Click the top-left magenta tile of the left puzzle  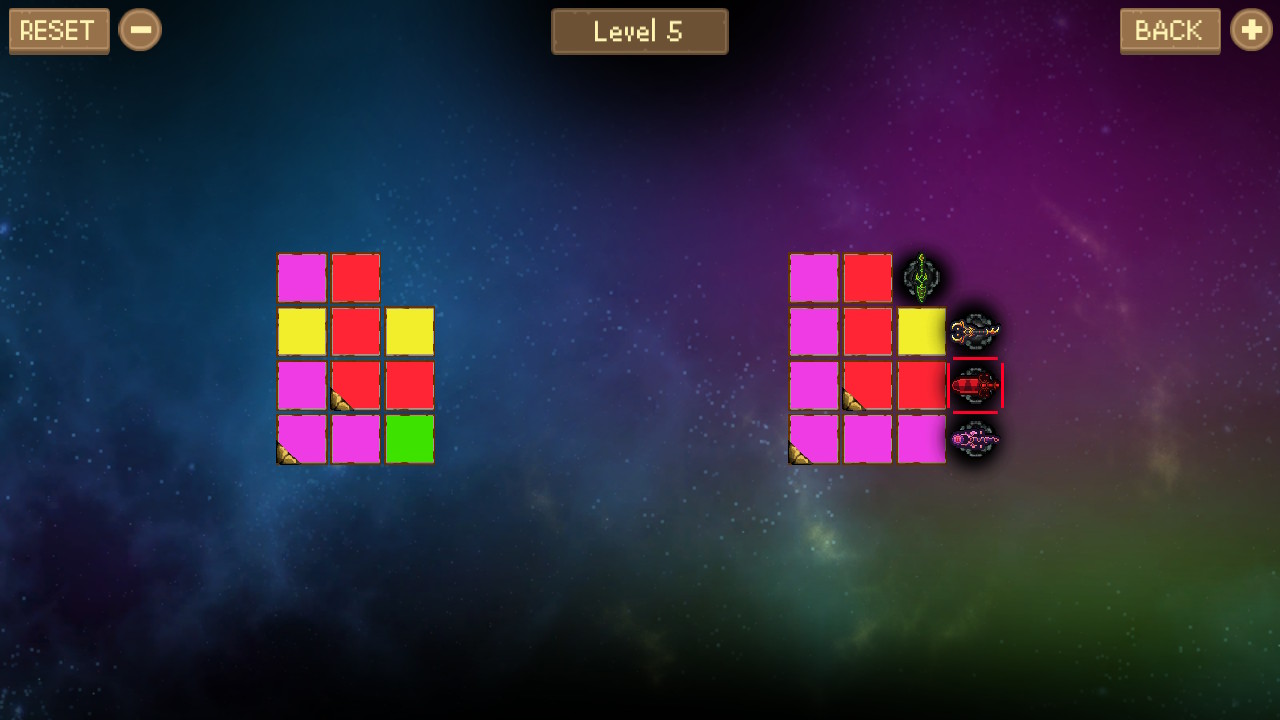[x=302, y=279]
